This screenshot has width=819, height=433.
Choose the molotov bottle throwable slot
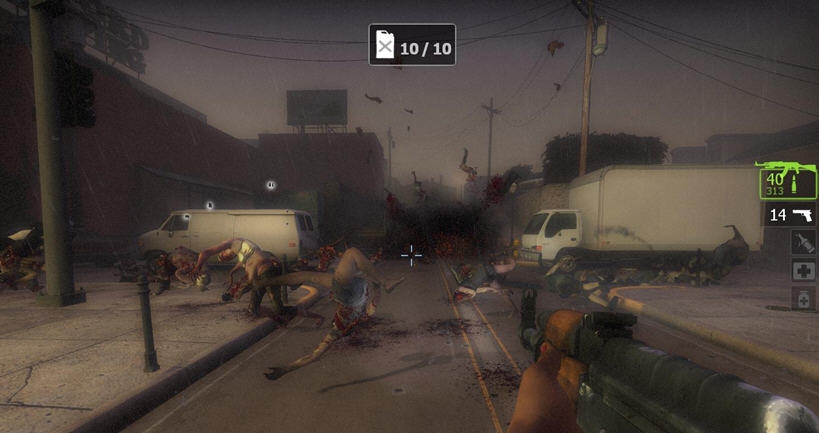pyautogui.click(x=804, y=243)
